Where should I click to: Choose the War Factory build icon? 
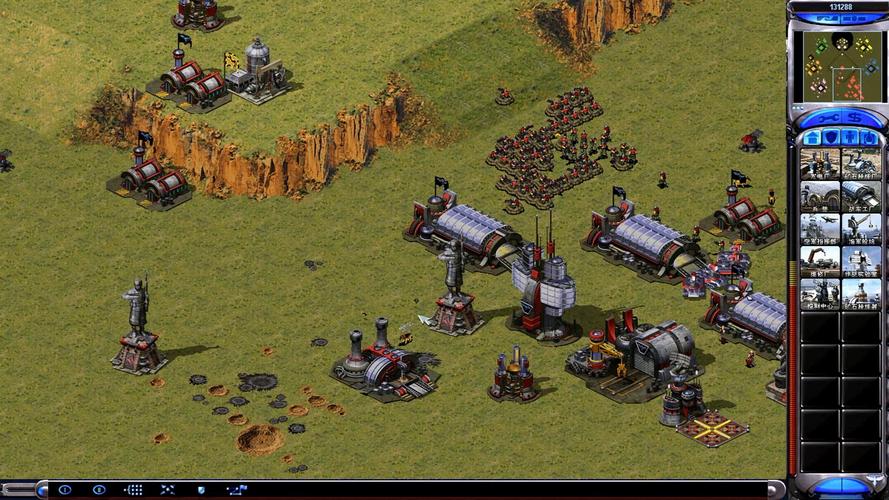[860, 196]
